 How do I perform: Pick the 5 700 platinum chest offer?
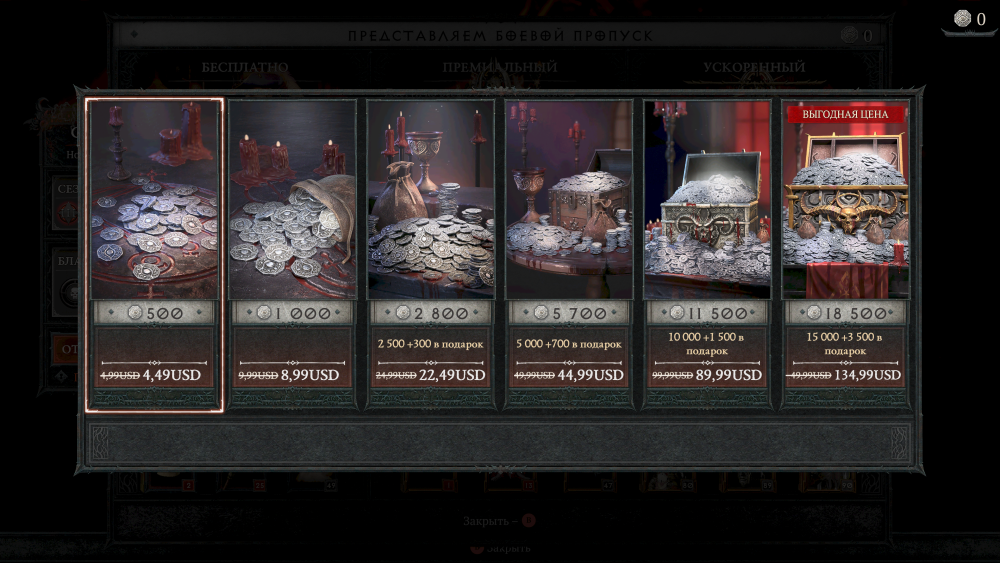(x=569, y=253)
